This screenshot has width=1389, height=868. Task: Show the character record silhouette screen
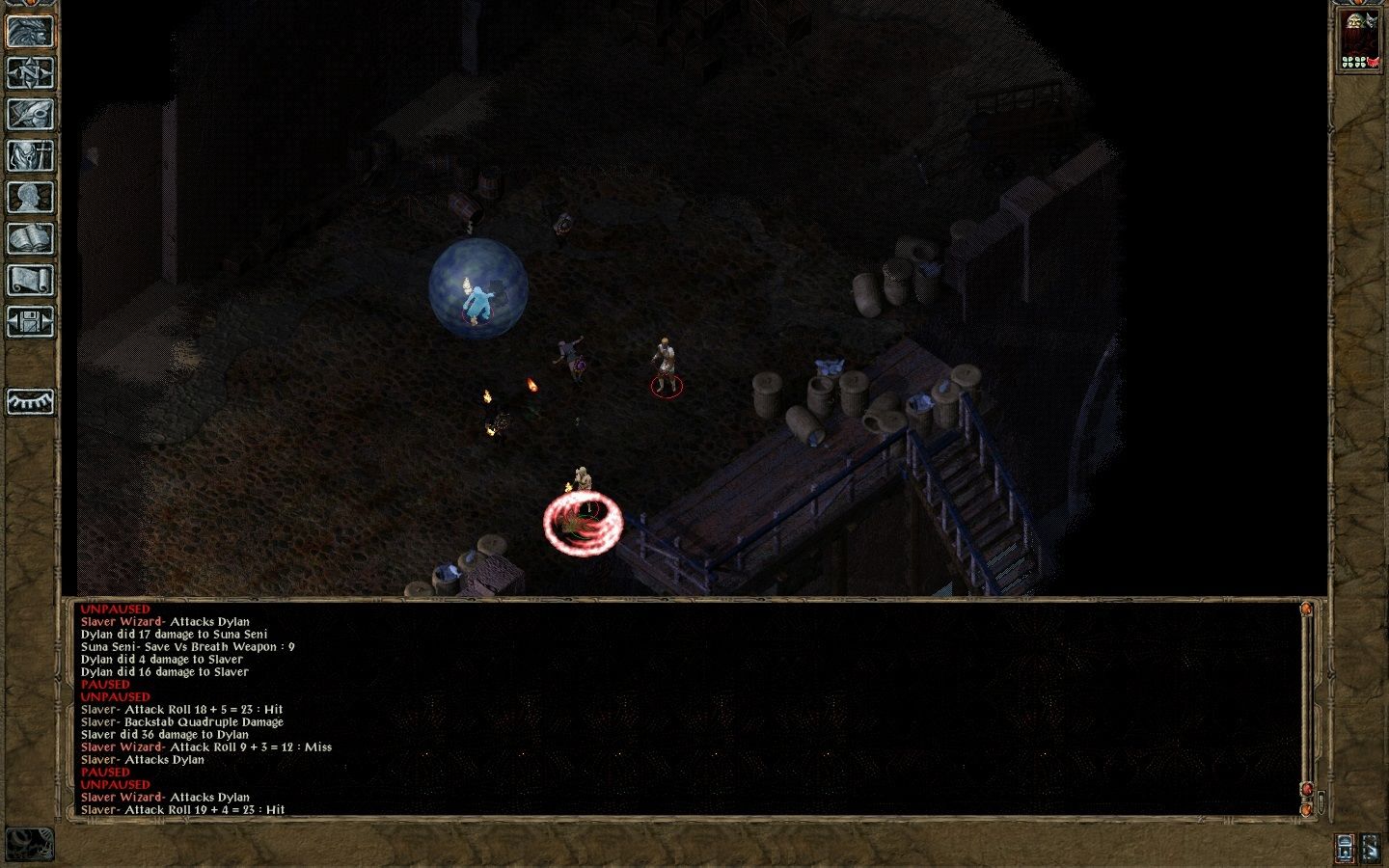click(30, 197)
